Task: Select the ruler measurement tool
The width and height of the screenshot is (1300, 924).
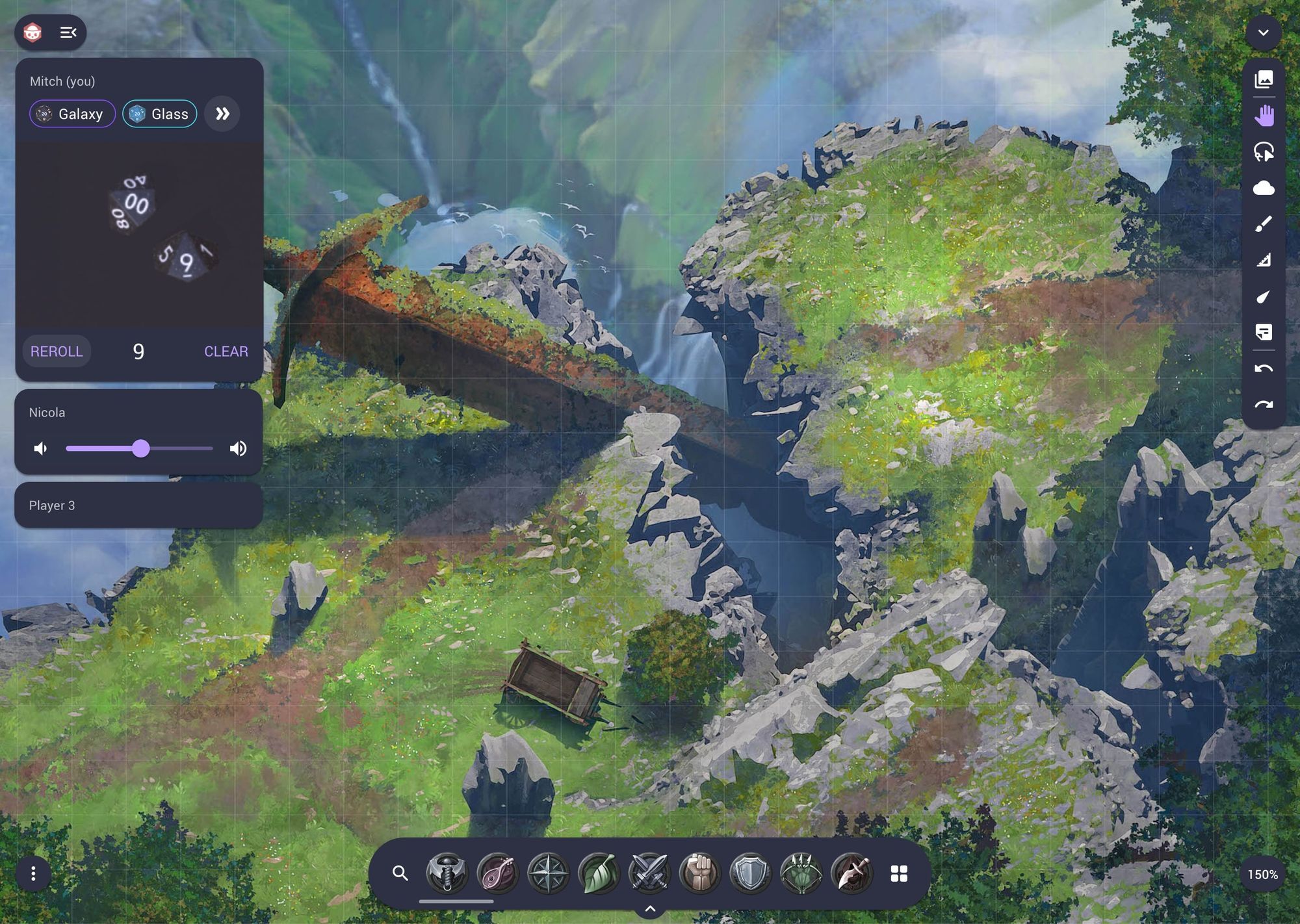Action: pyautogui.click(x=1263, y=260)
